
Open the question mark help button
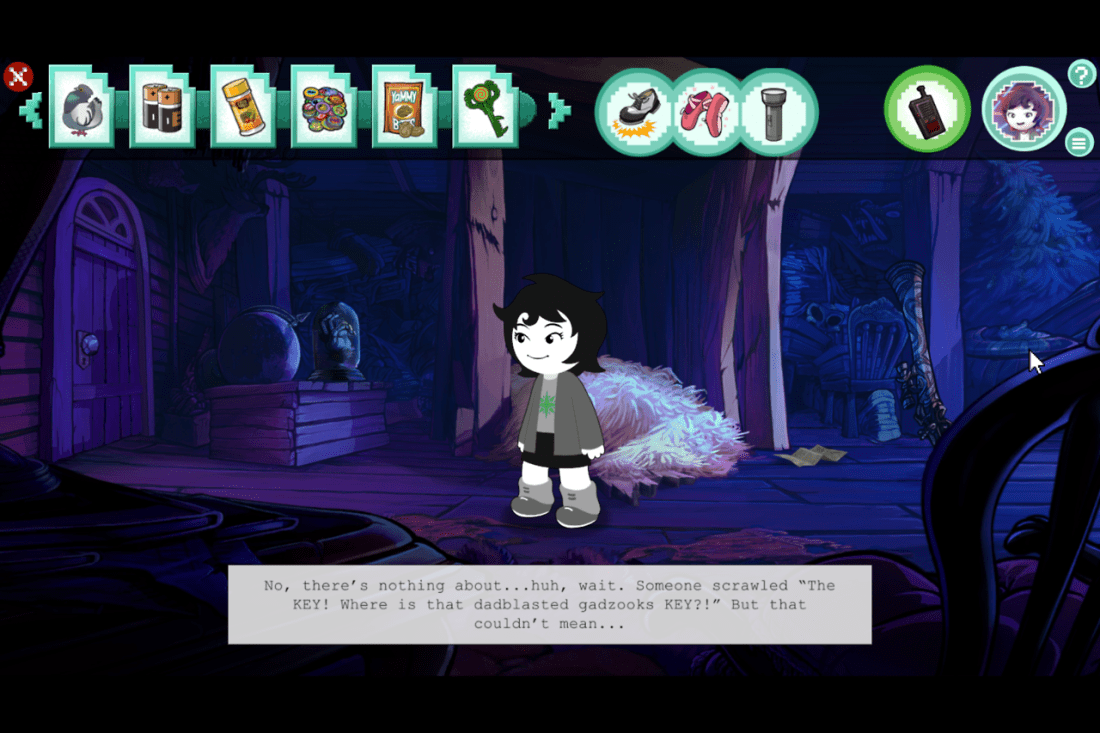[1082, 74]
